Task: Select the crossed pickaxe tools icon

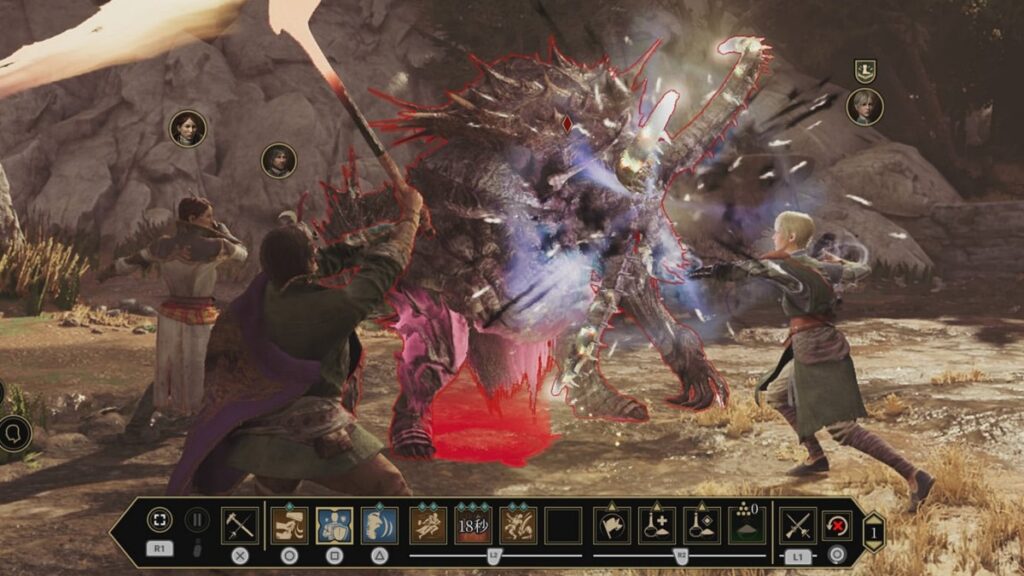Action: [239, 525]
